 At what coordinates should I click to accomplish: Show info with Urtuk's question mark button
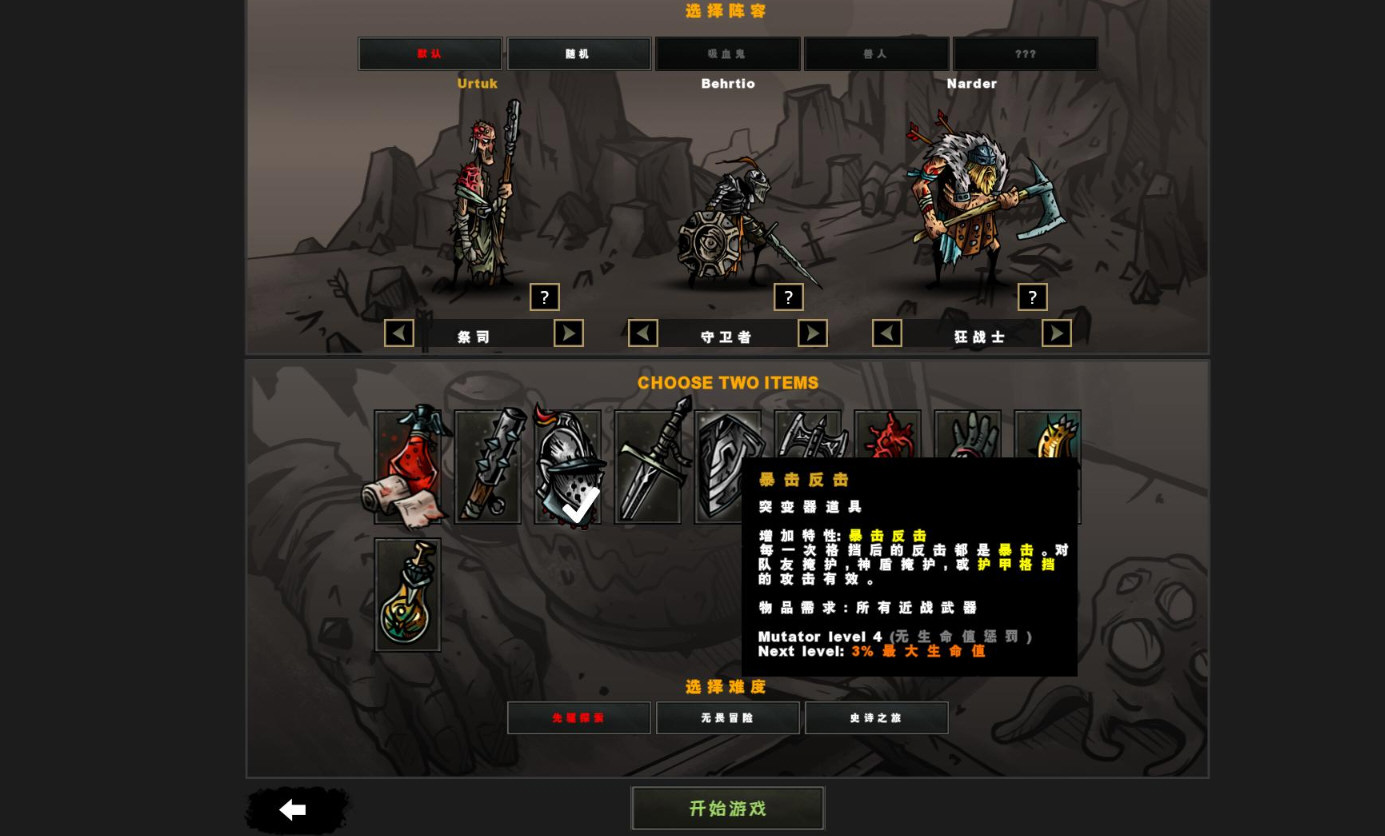pyautogui.click(x=544, y=297)
